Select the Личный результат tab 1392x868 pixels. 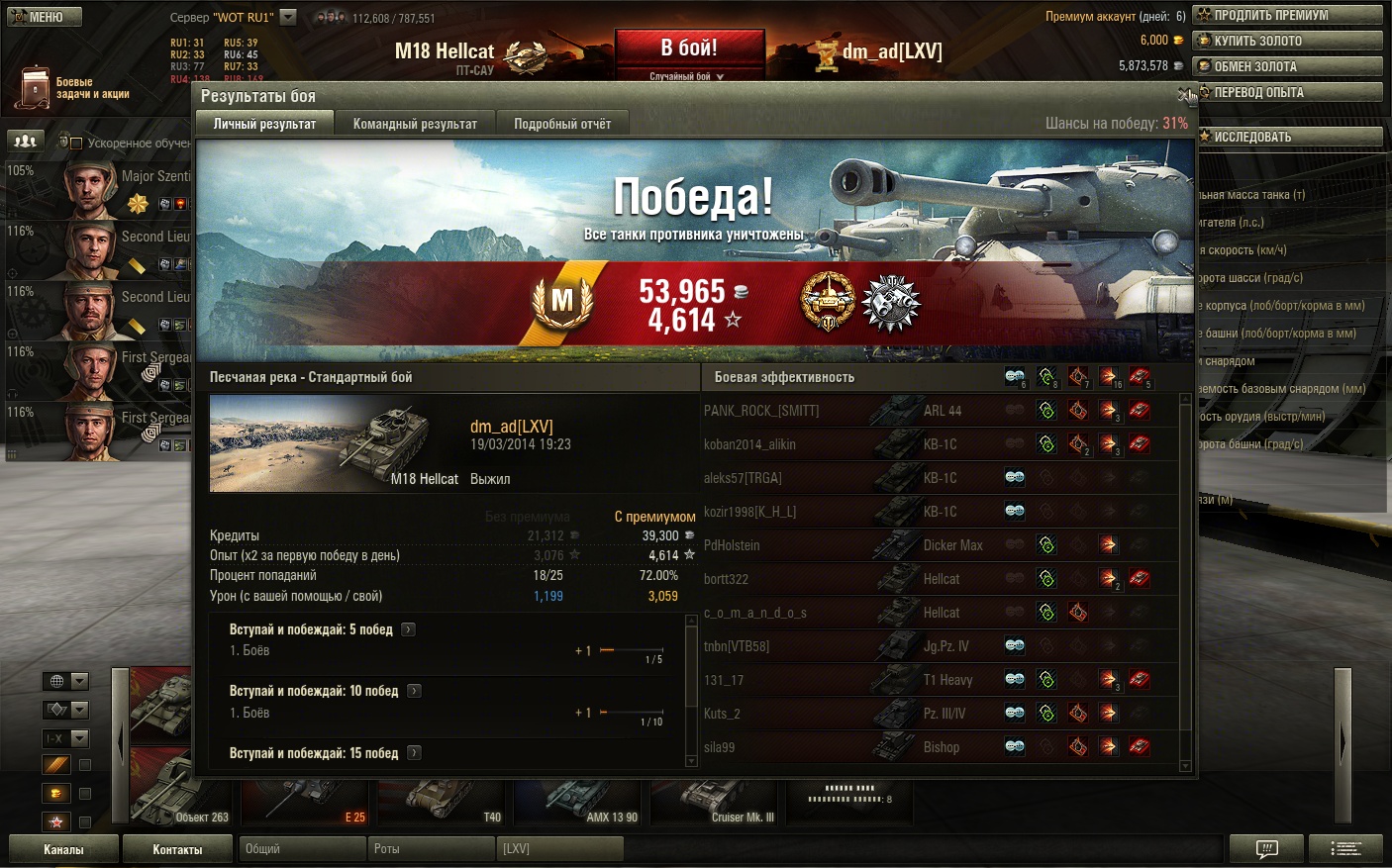(264, 124)
